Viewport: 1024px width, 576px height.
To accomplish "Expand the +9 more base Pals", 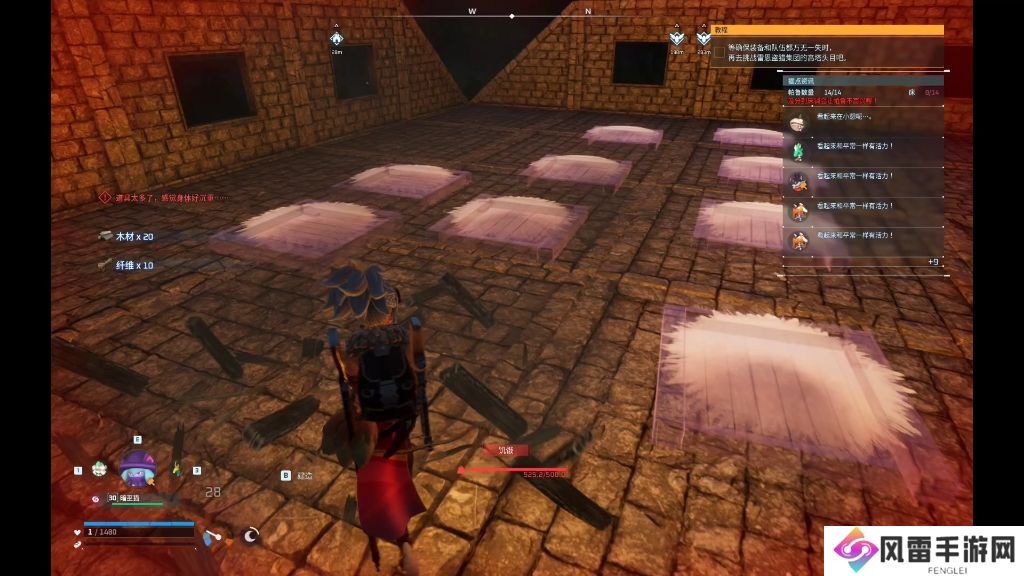I will click(932, 261).
